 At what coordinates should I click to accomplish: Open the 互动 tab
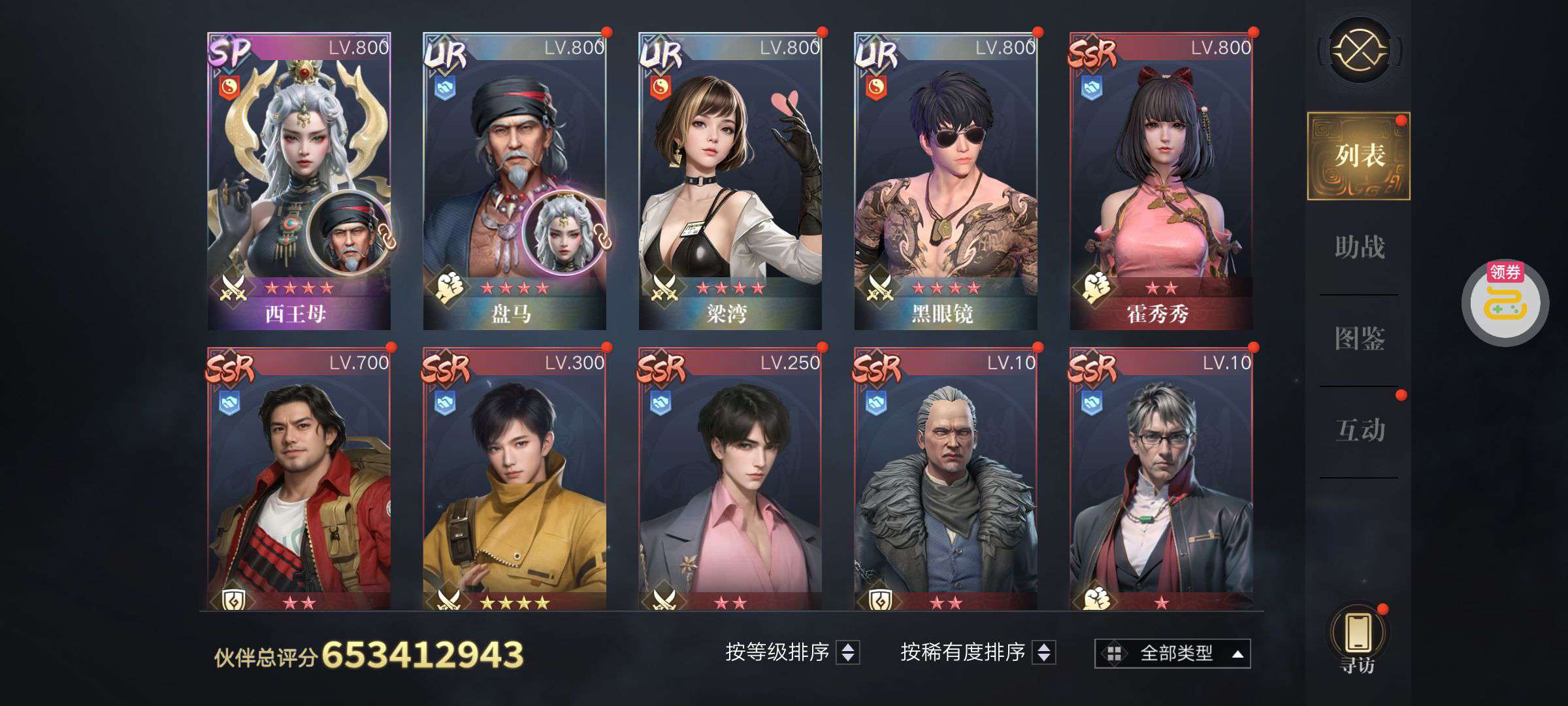click(1359, 431)
